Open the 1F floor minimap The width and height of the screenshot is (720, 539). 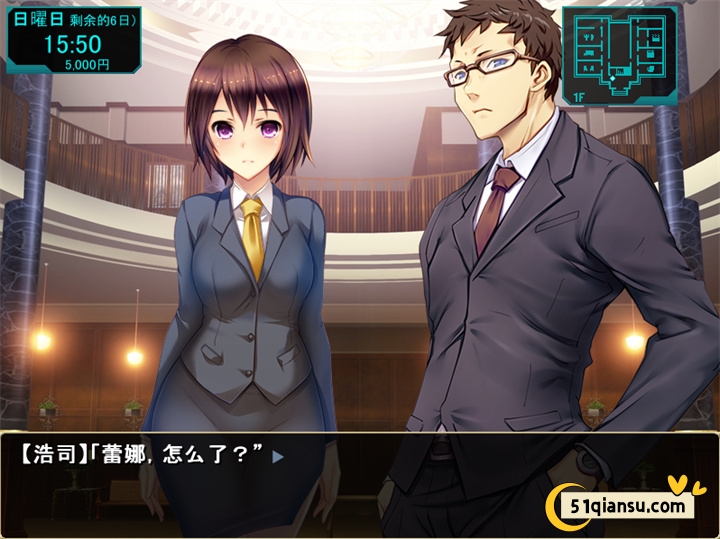619,55
